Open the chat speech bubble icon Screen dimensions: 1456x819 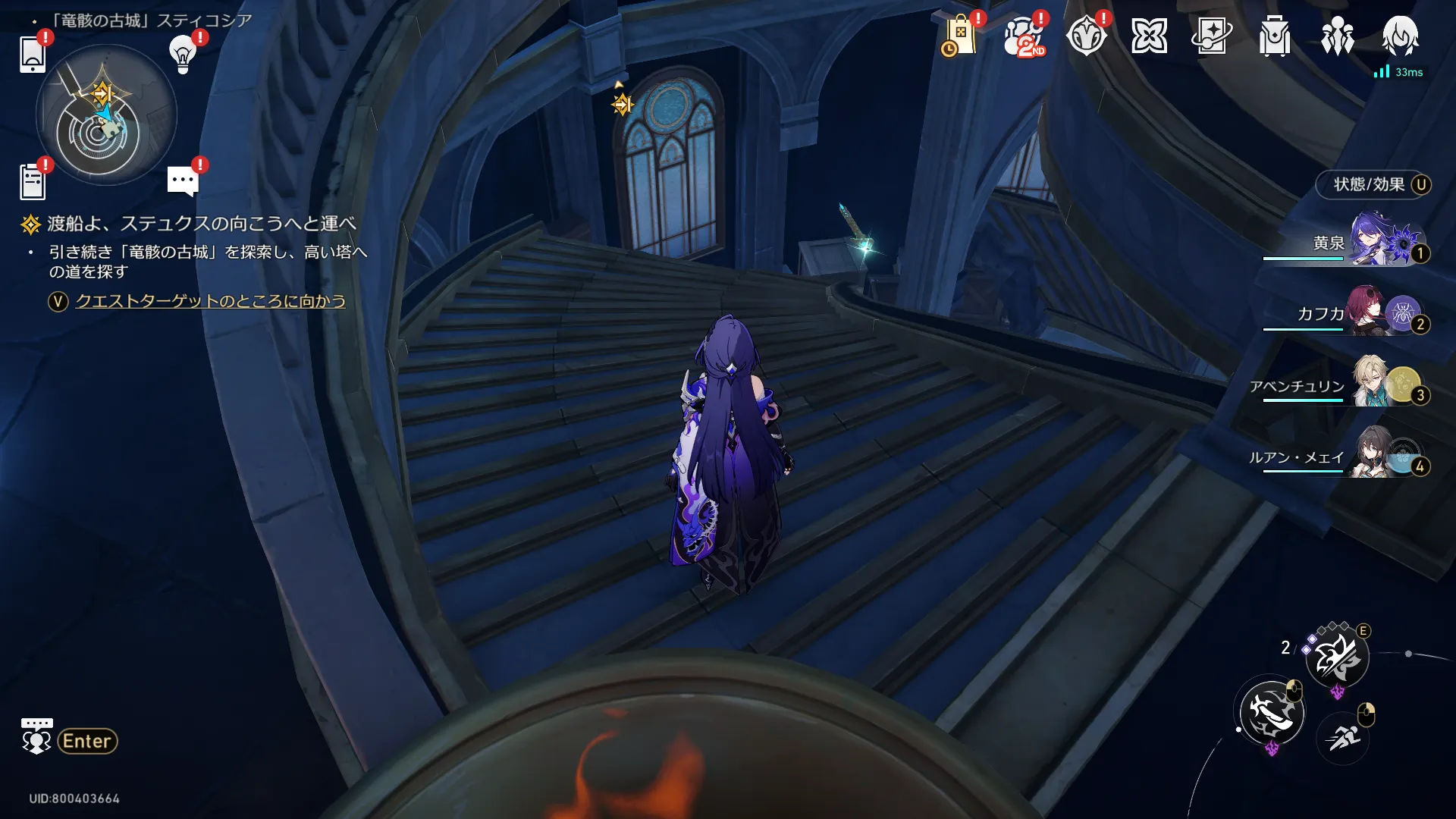[x=183, y=181]
